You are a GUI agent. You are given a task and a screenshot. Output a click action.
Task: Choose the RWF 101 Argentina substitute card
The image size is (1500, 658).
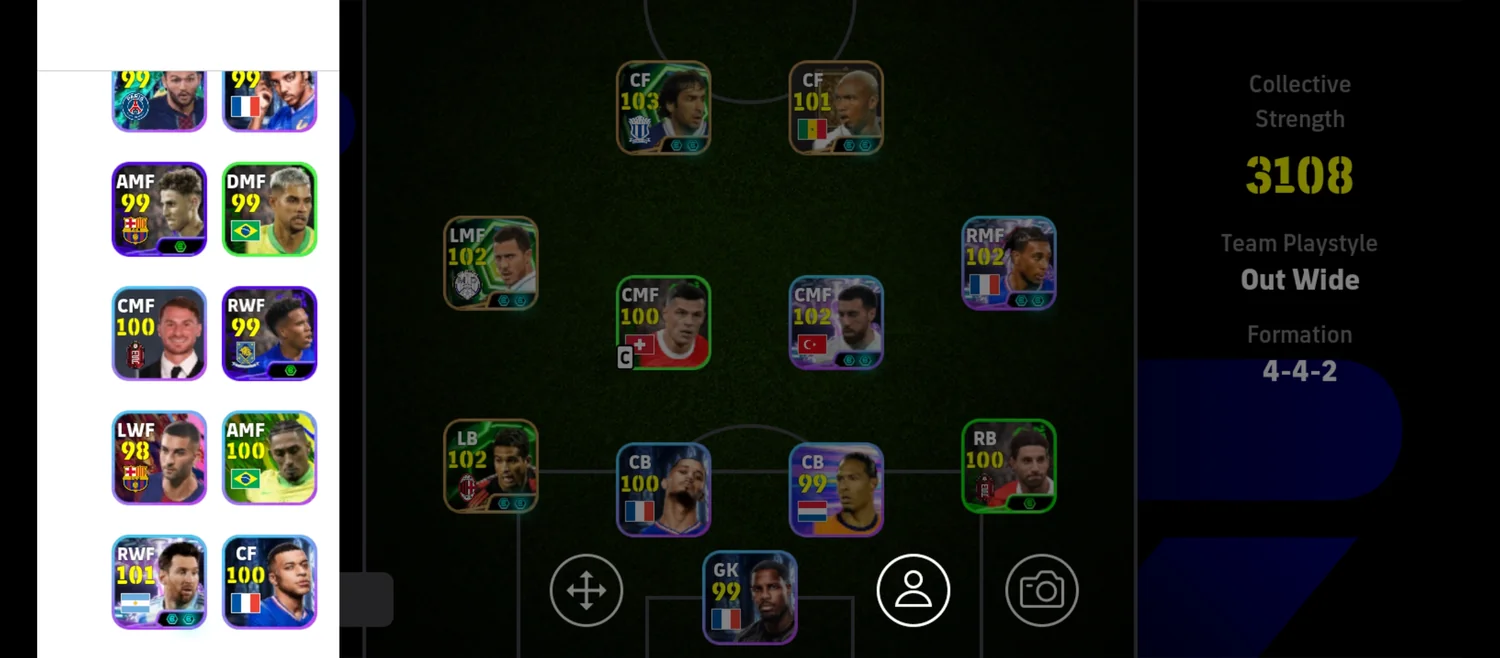point(159,582)
